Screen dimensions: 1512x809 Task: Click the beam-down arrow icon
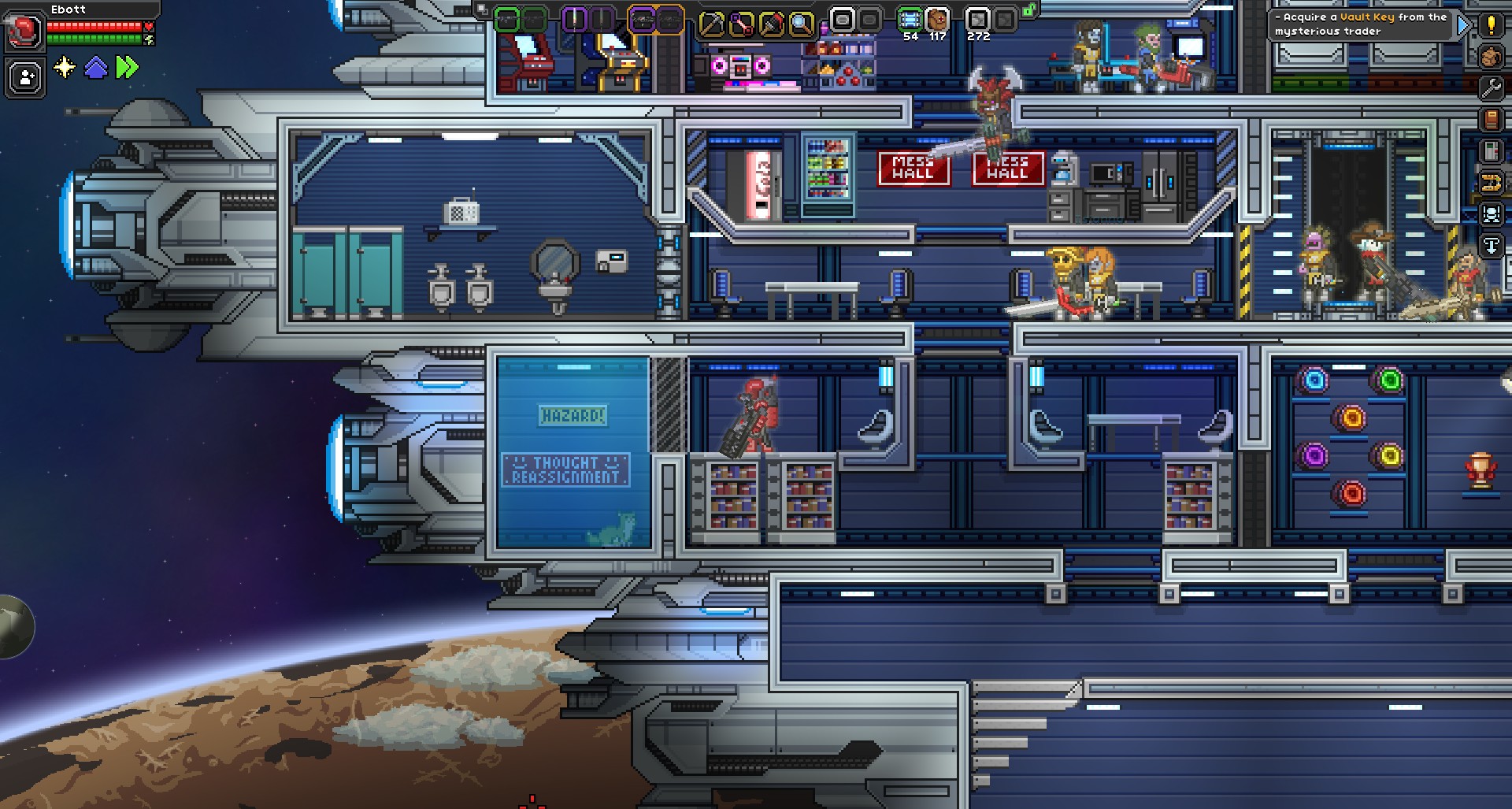pos(1491,245)
